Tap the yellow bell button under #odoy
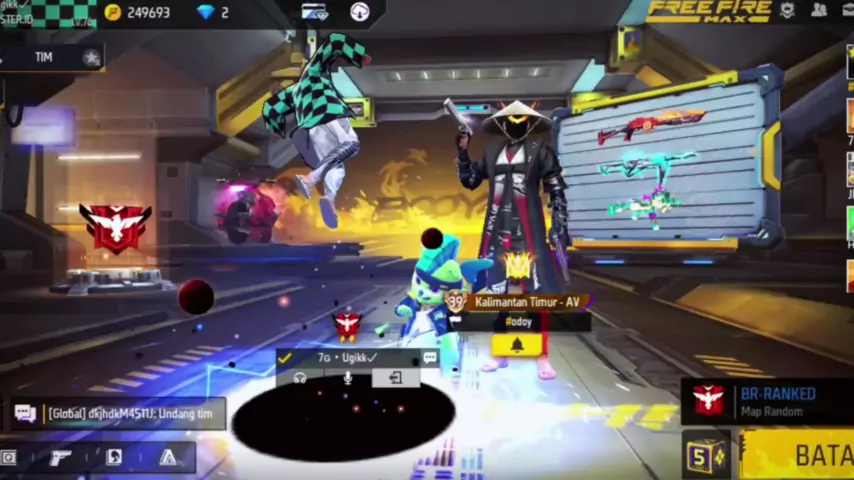This screenshot has height=480, width=854. click(516, 344)
